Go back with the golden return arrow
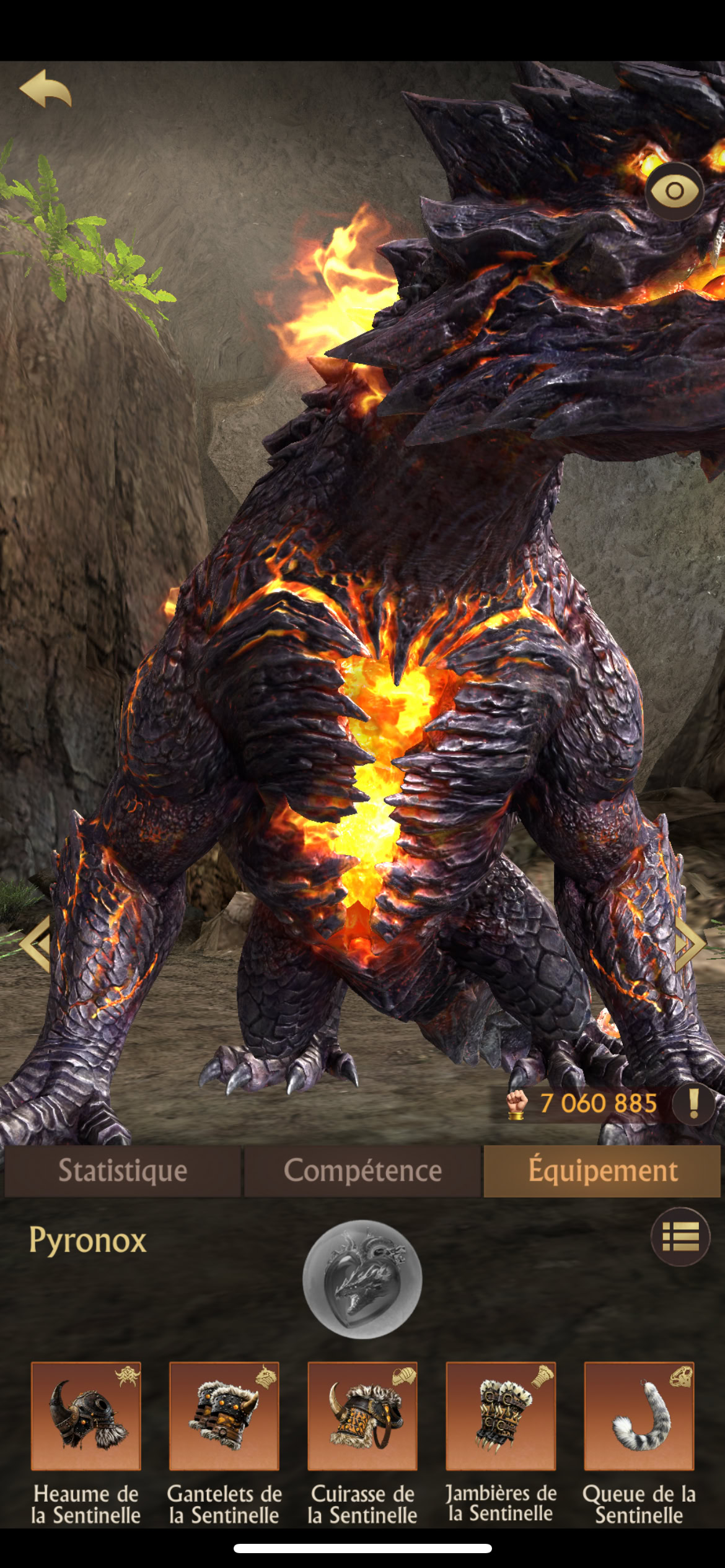The height and width of the screenshot is (1568, 725). pos(46,89)
